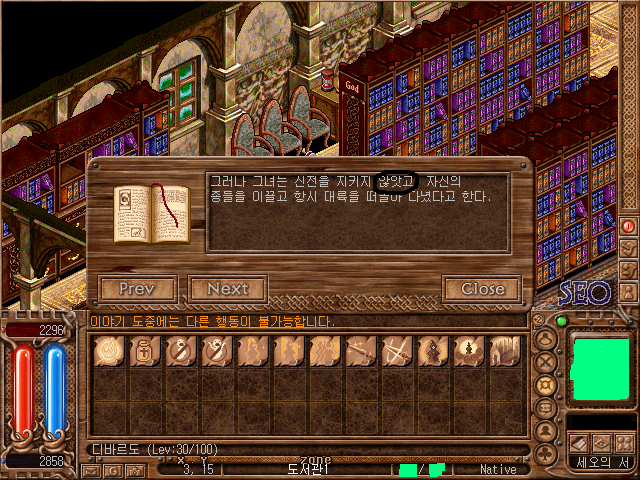Go to the previous book page with Prev
This screenshot has width=640, height=480.
138,289
